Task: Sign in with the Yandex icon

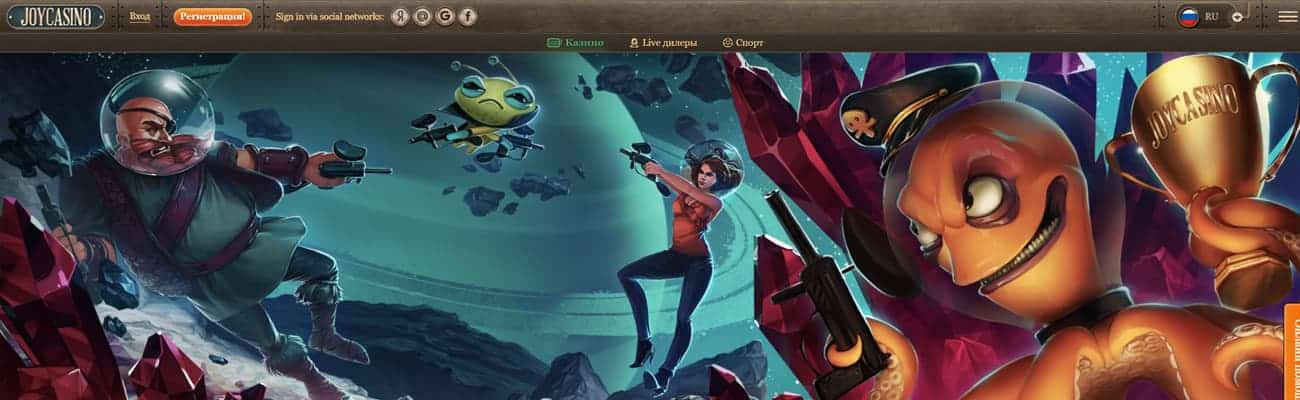Action: [x=400, y=17]
